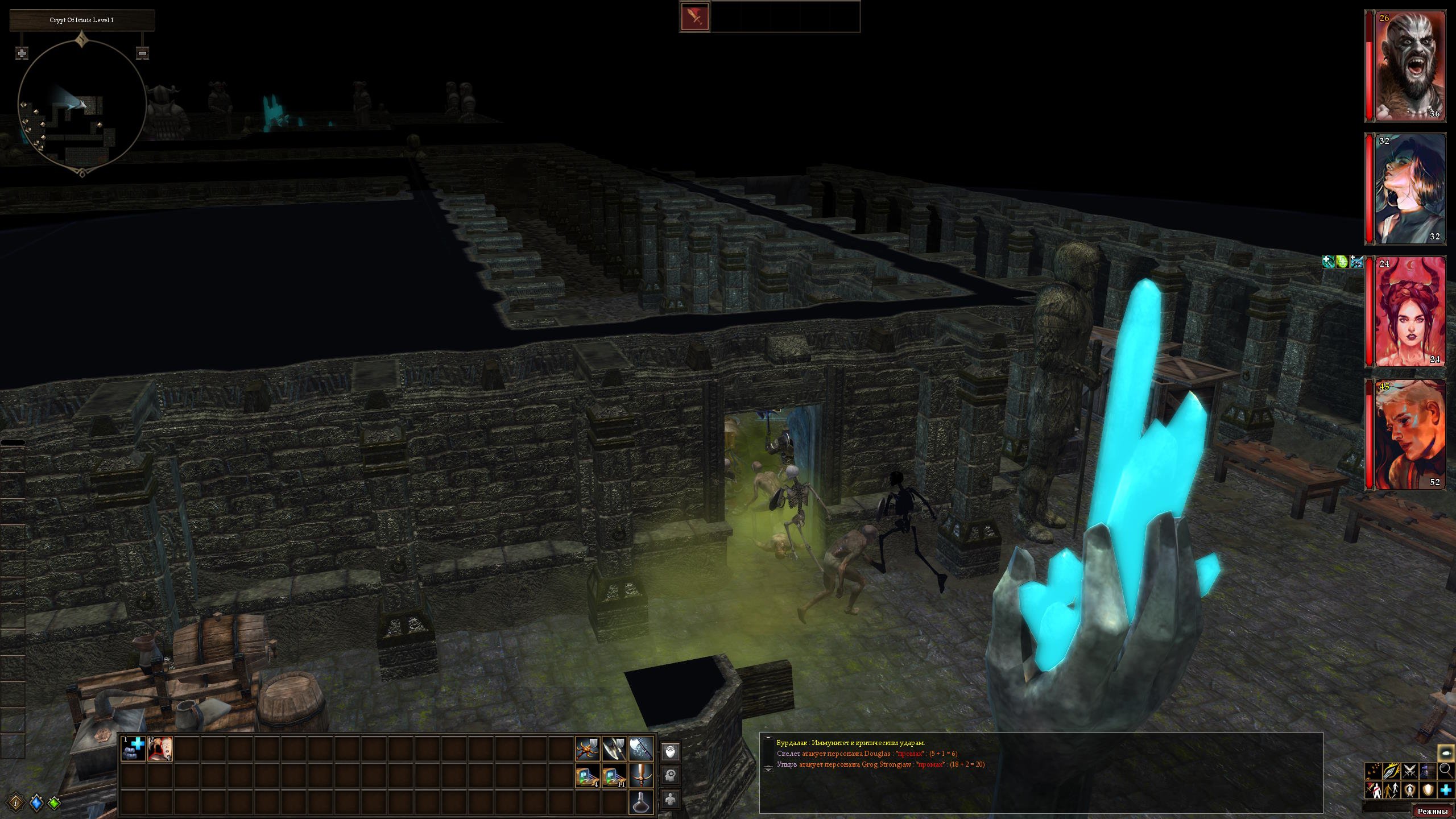Zoom out the minimap with minus button
The height and width of the screenshot is (819, 1456).
tap(143, 53)
